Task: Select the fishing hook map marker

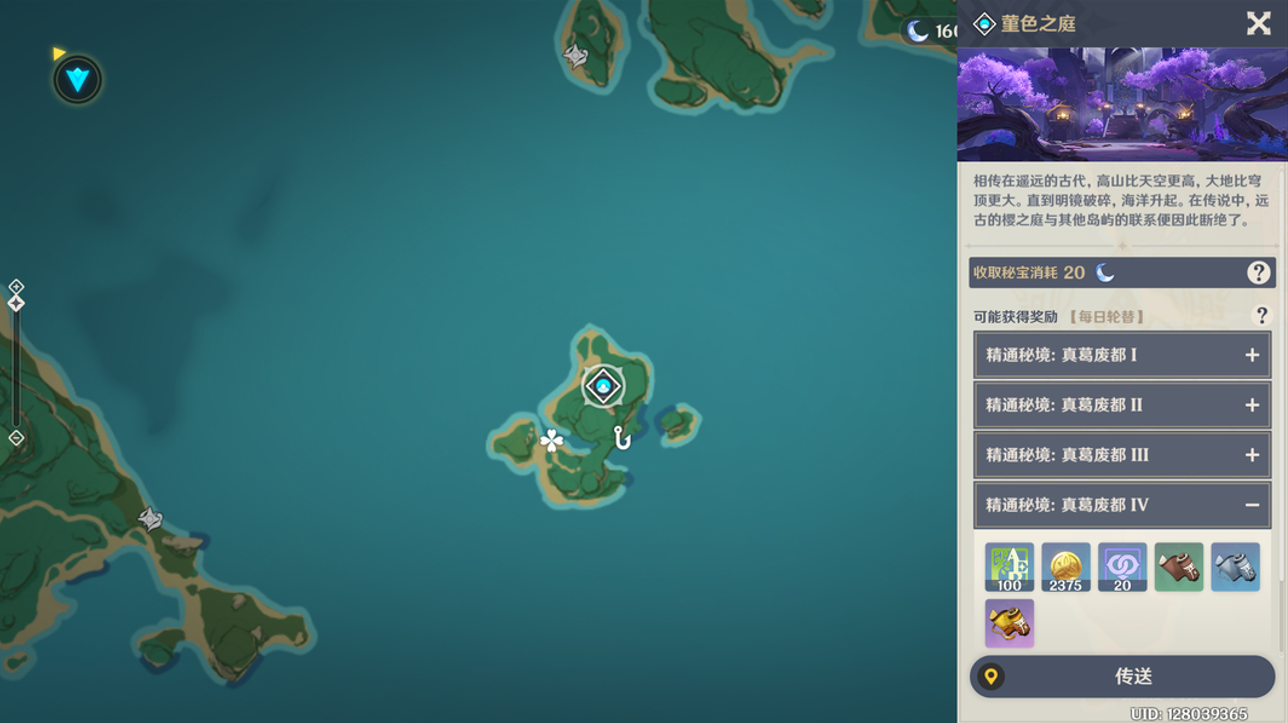Action: click(x=622, y=437)
